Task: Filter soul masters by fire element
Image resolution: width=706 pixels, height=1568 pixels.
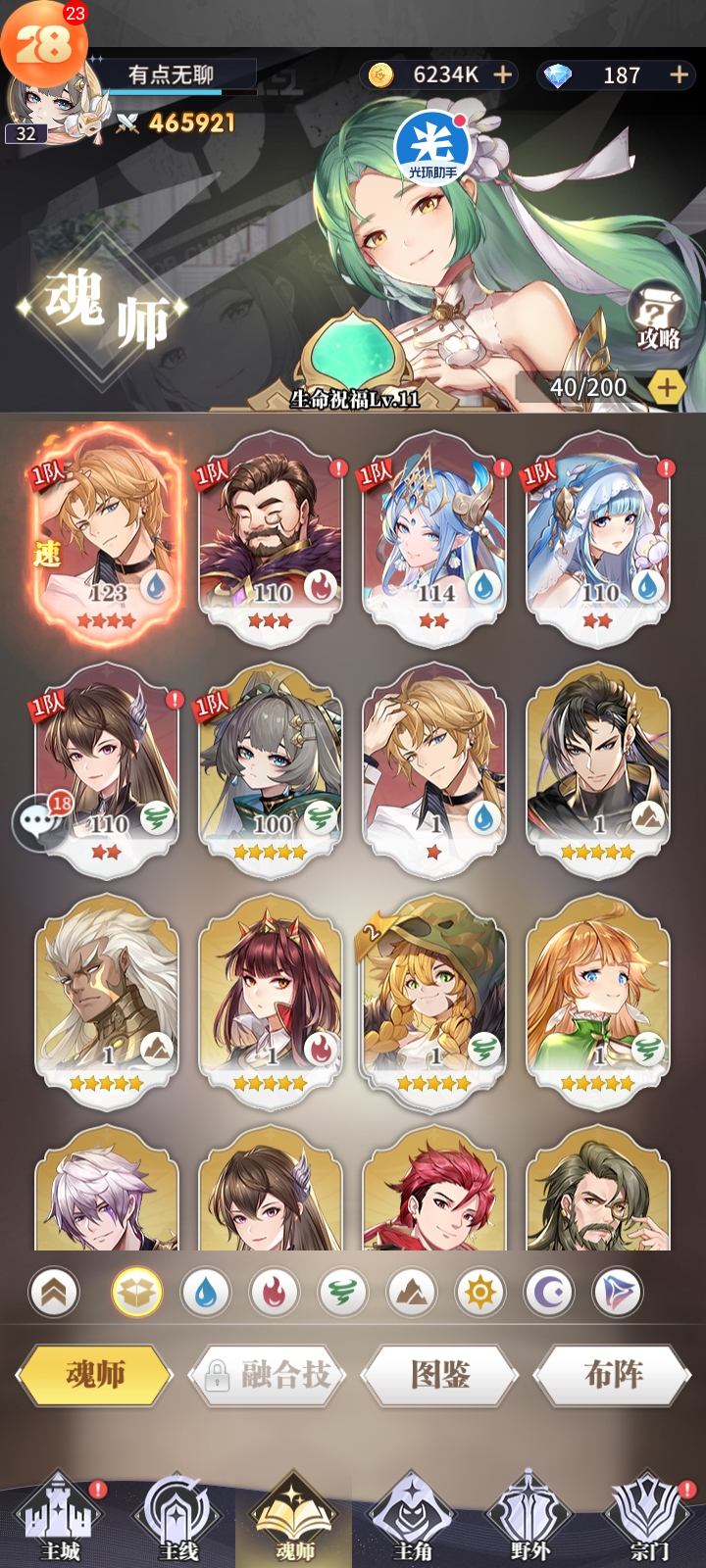Action: [274, 1293]
